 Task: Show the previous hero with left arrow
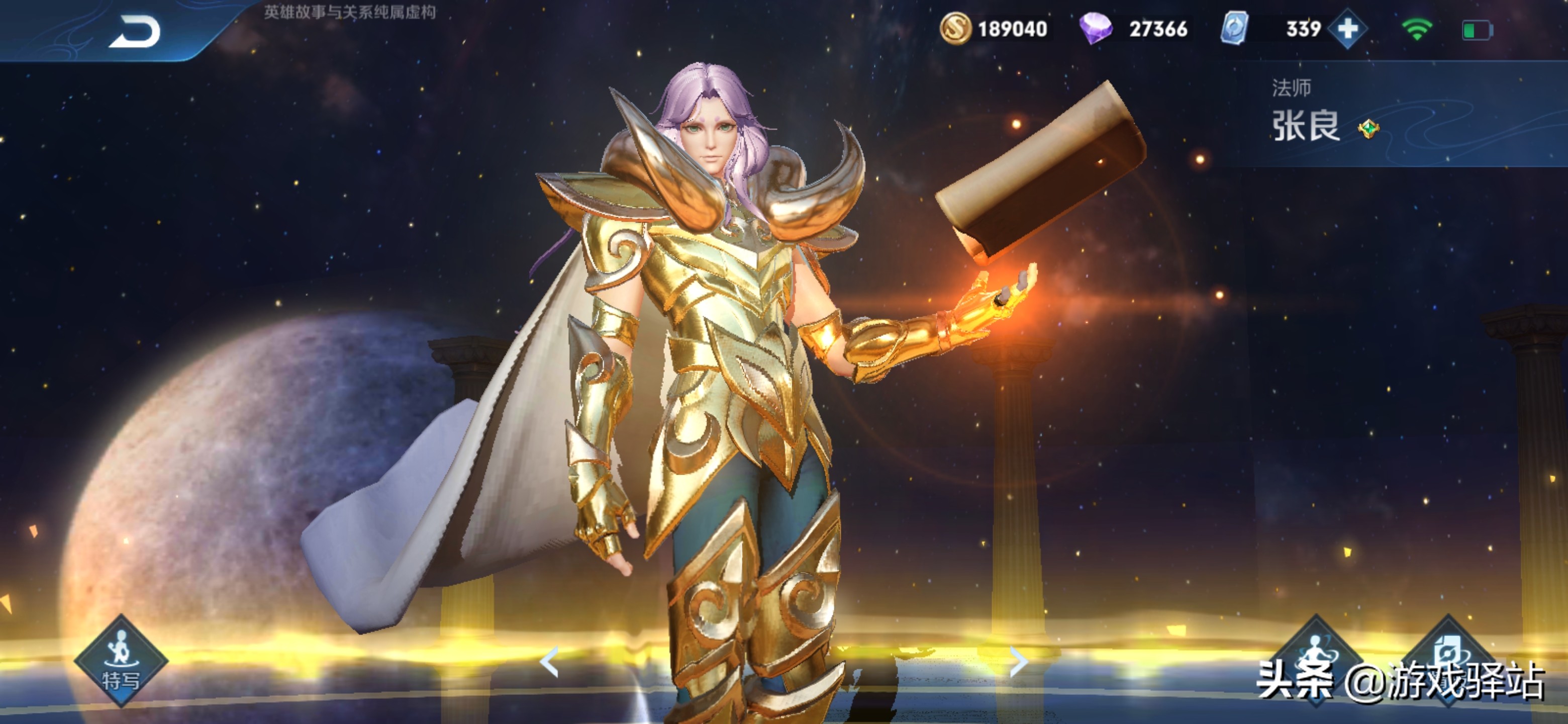tap(549, 662)
